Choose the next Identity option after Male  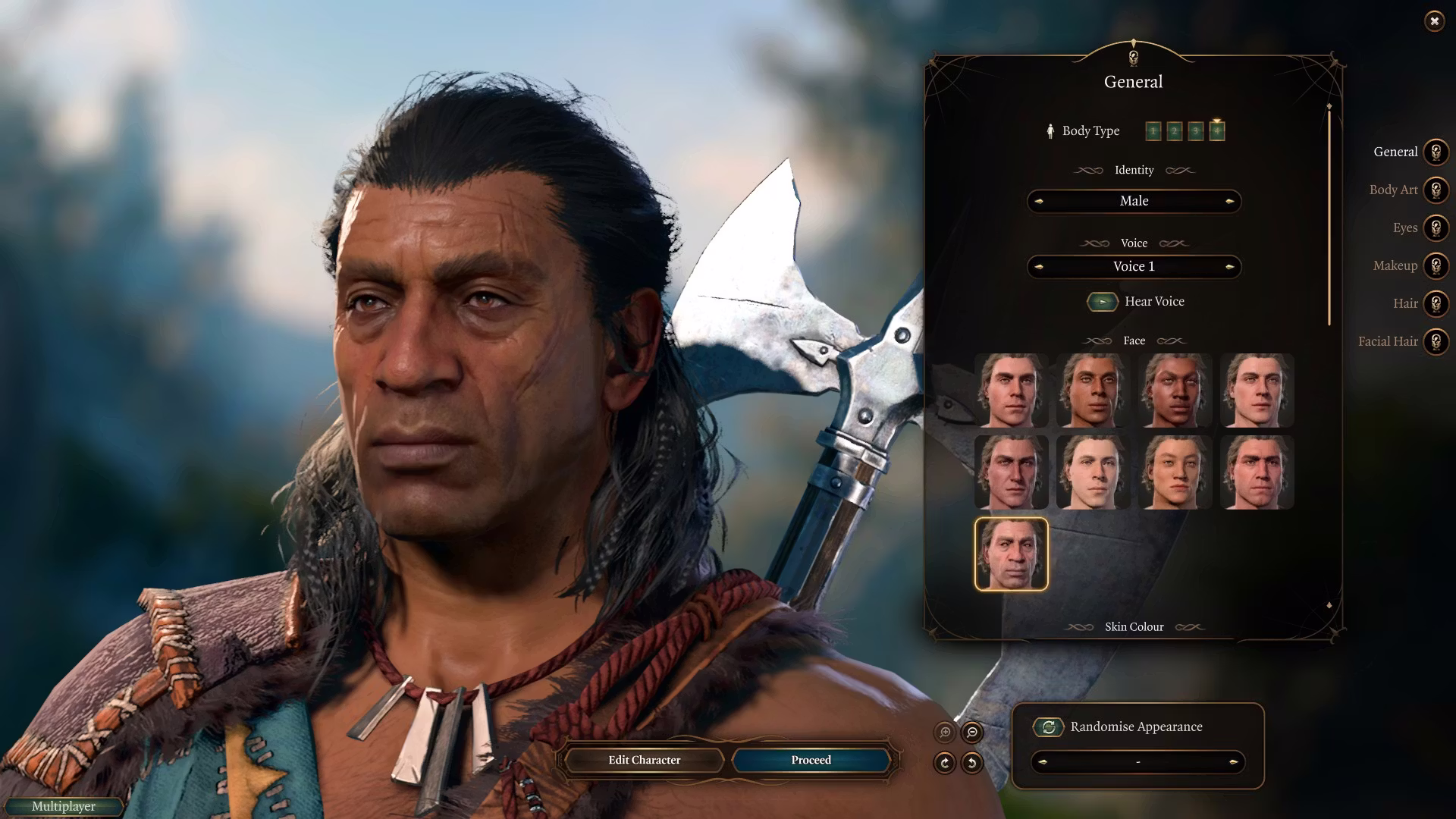click(1229, 201)
